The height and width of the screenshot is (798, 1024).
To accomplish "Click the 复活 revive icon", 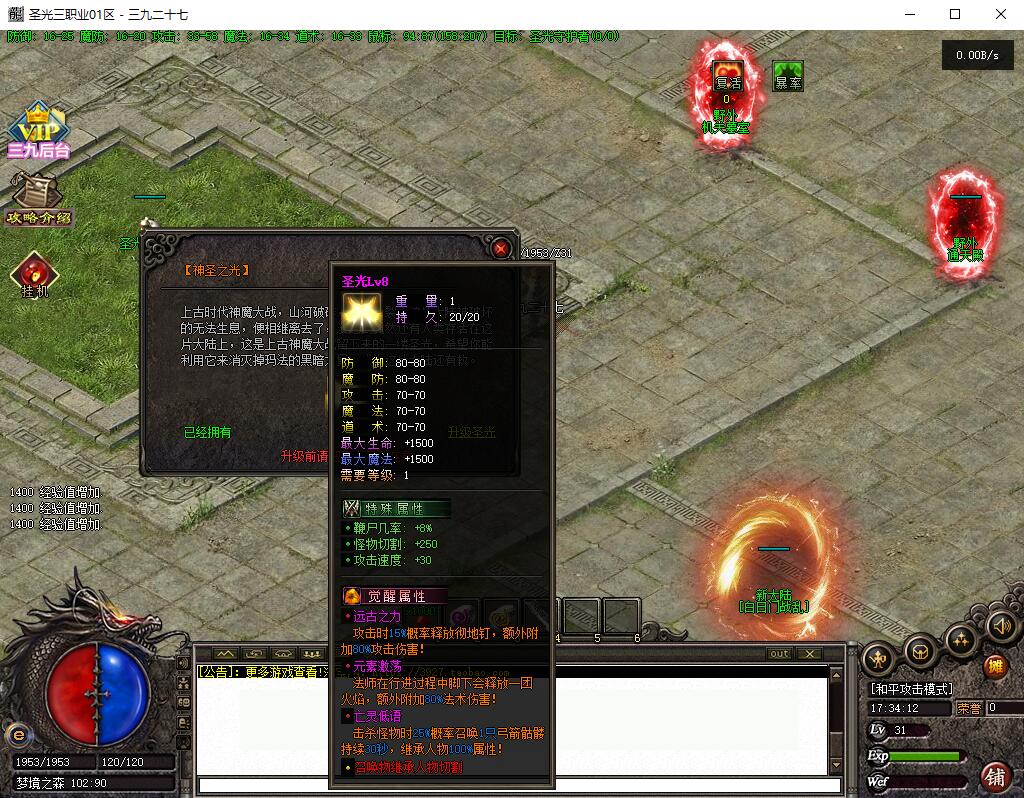I will 727,81.
